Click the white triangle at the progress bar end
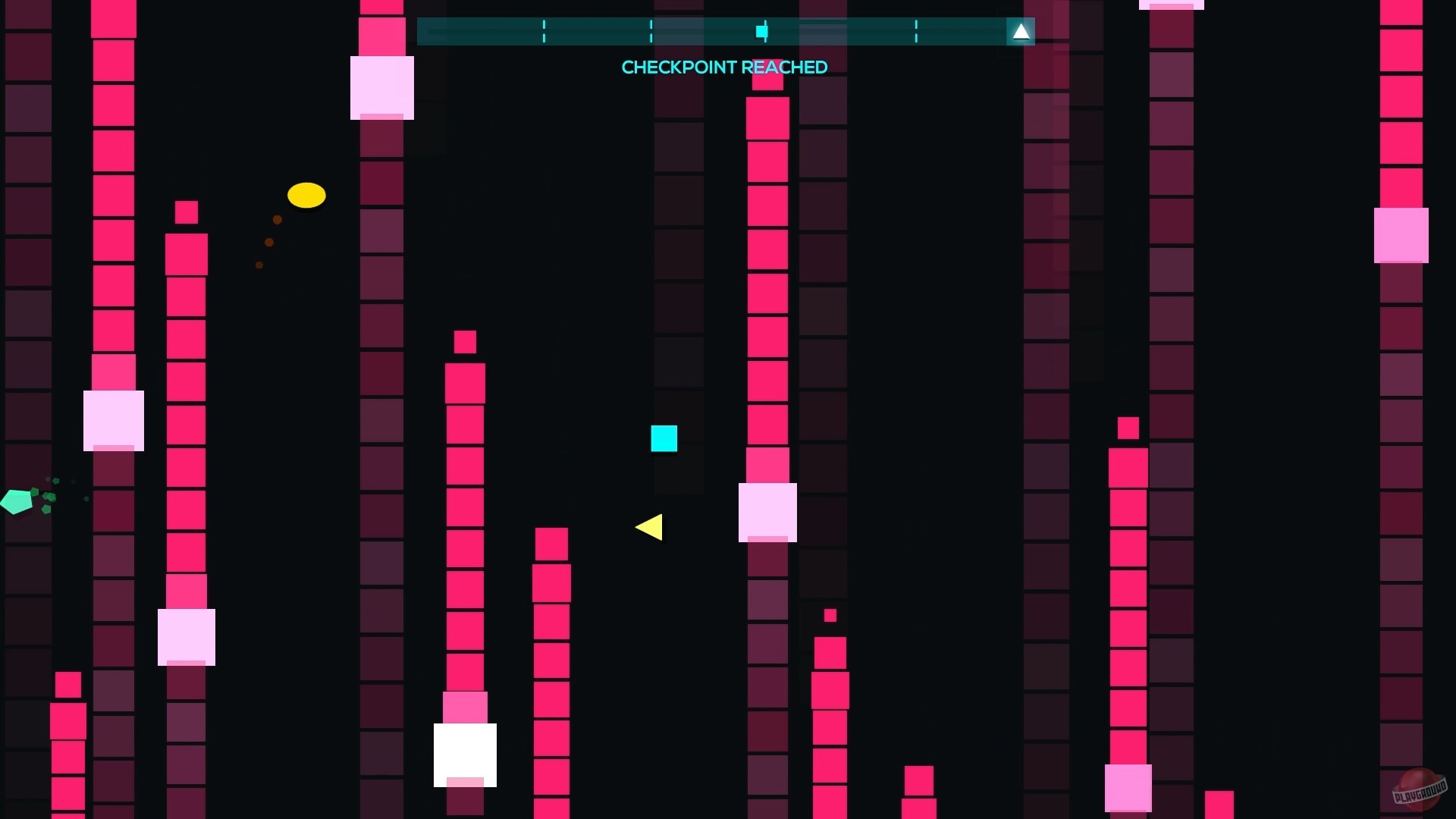Image resolution: width=1456 pixels, height=819 pixels. point(1021,32)
